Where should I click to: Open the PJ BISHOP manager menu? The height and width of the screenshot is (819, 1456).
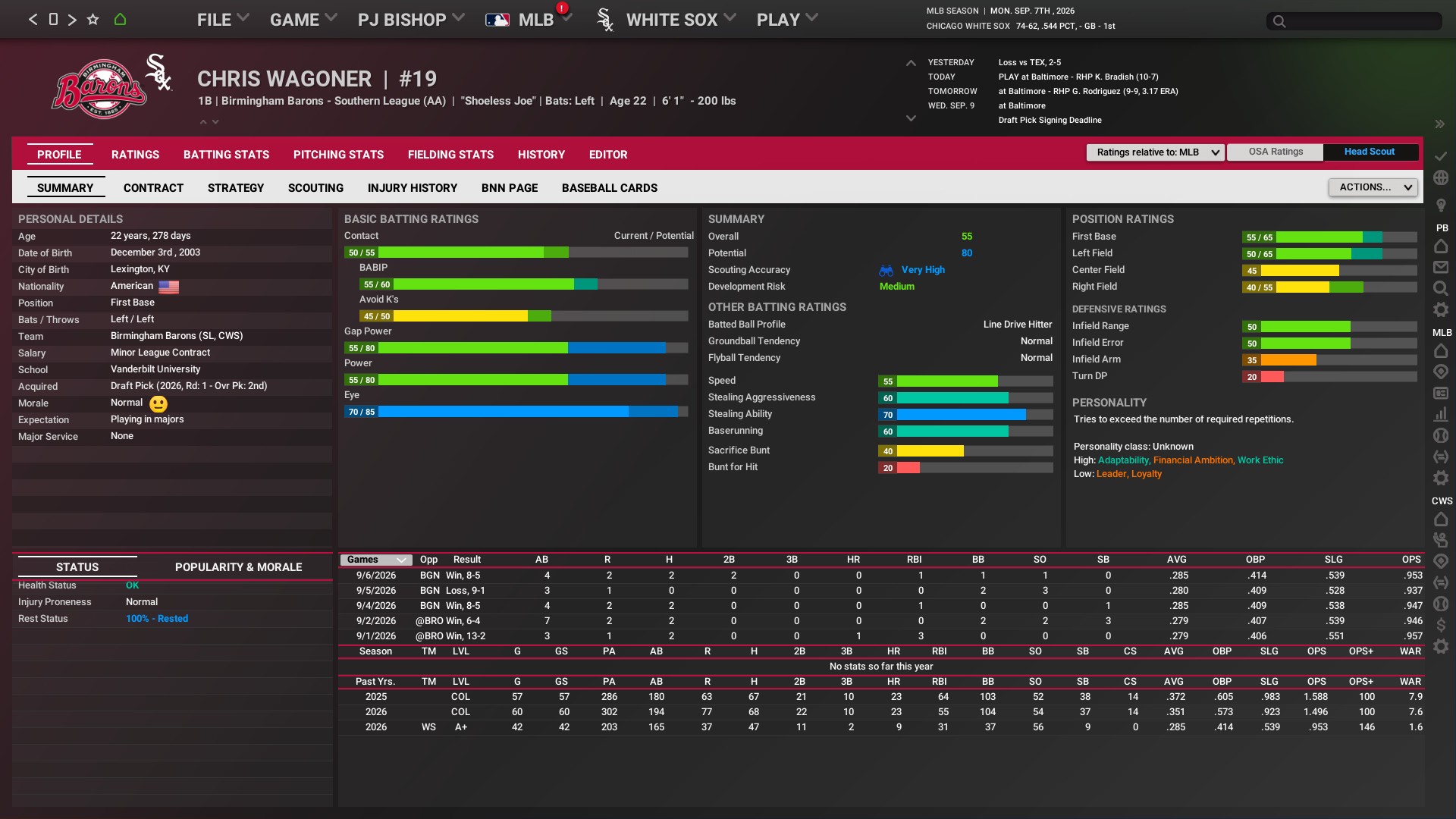(410, 20)
